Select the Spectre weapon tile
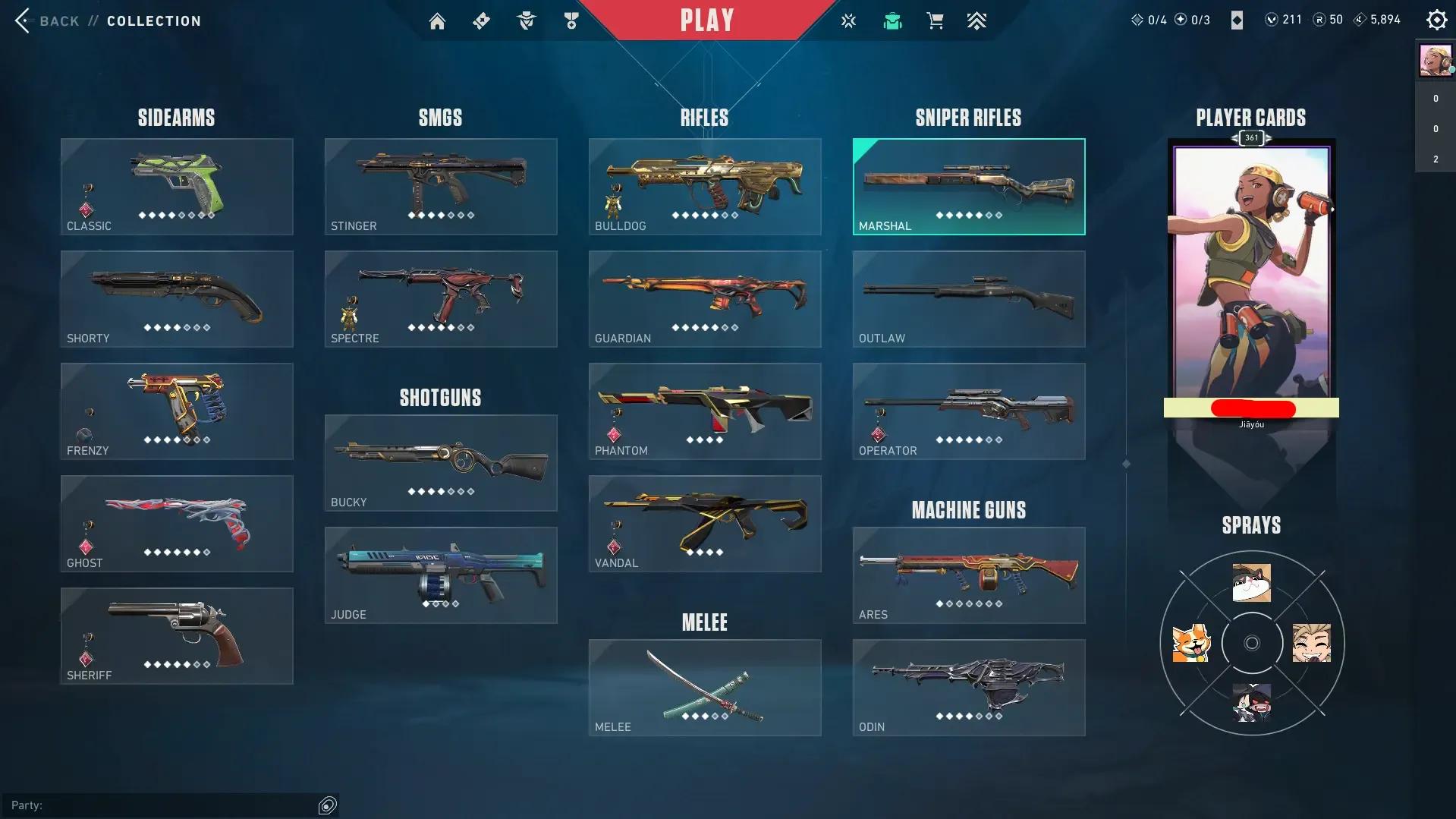1456x819 pixels. 441,299
